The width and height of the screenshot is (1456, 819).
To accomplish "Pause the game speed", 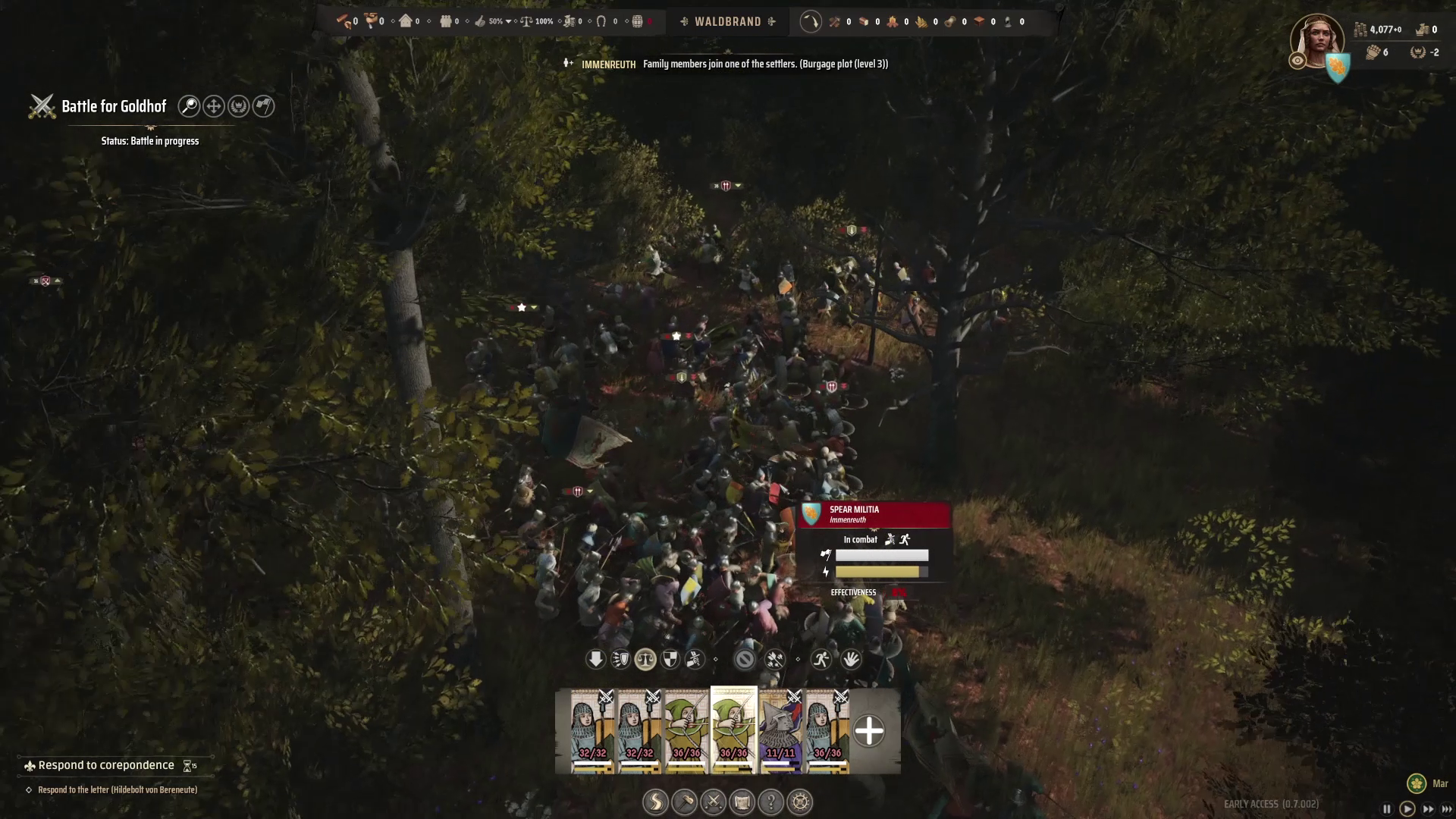I will click(x=1387, y=809).
